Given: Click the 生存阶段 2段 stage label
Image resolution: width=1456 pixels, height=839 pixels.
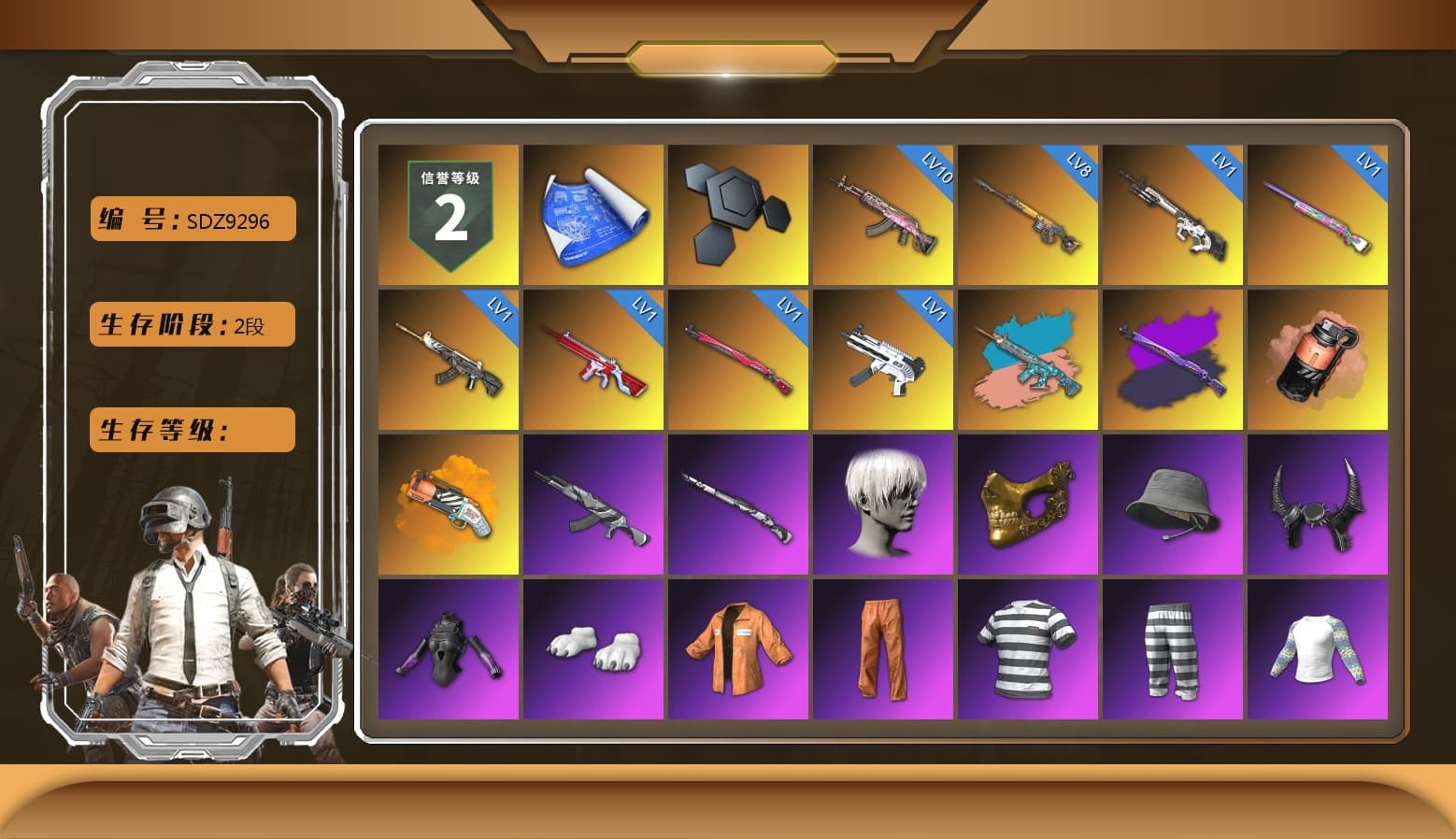Looking at the screenshot, I should click(191, 324).
